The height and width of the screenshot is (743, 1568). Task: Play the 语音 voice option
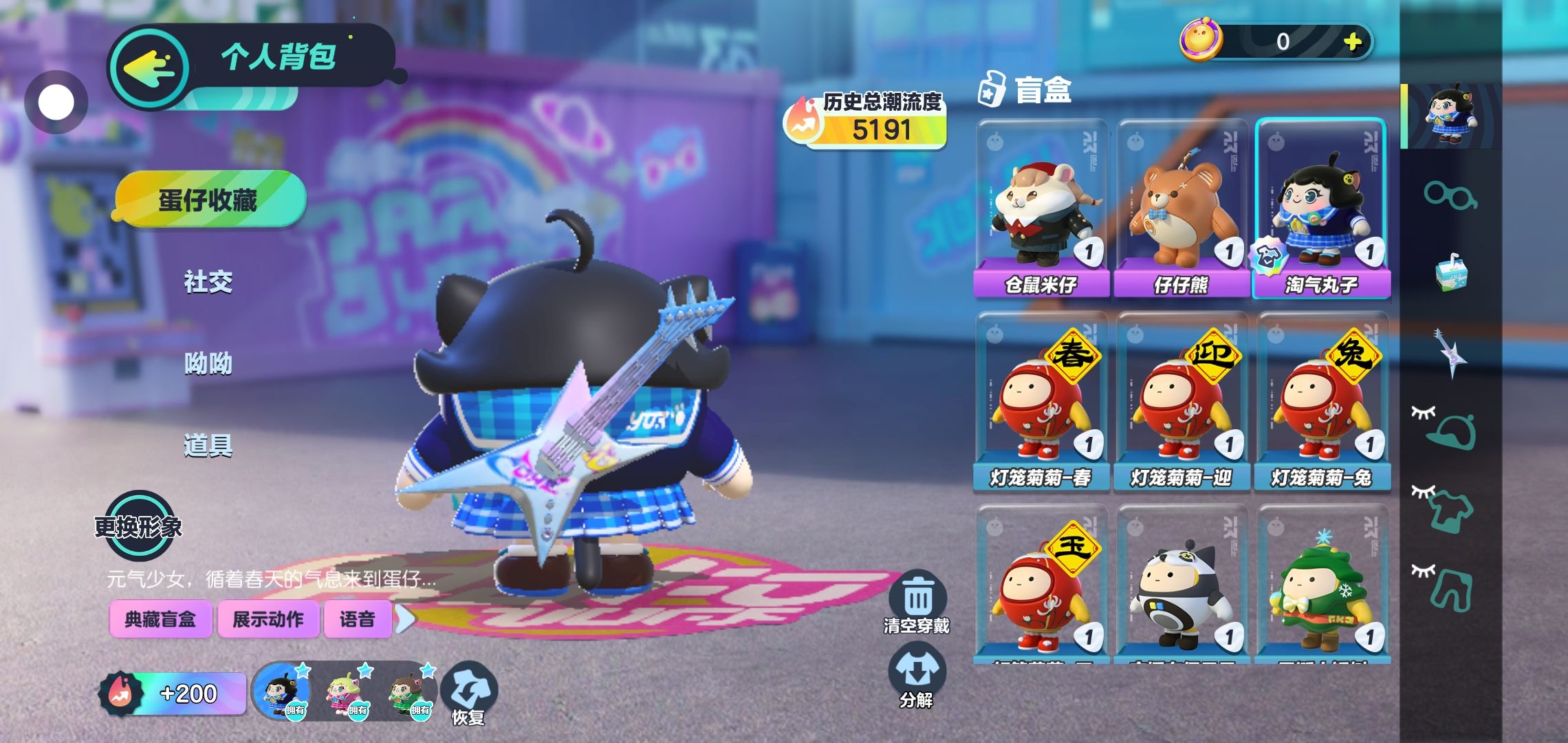pyautogui.click(x=358, y=619)
